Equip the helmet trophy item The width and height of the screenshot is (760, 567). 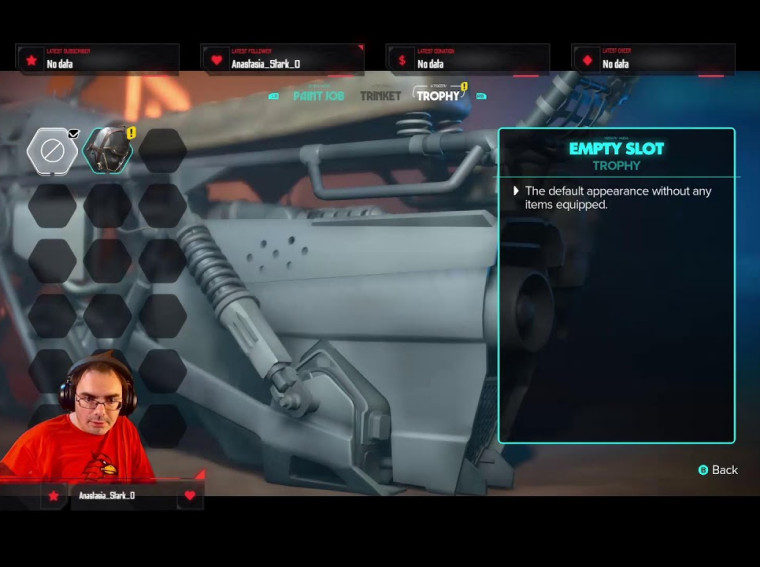pos(107,151)
